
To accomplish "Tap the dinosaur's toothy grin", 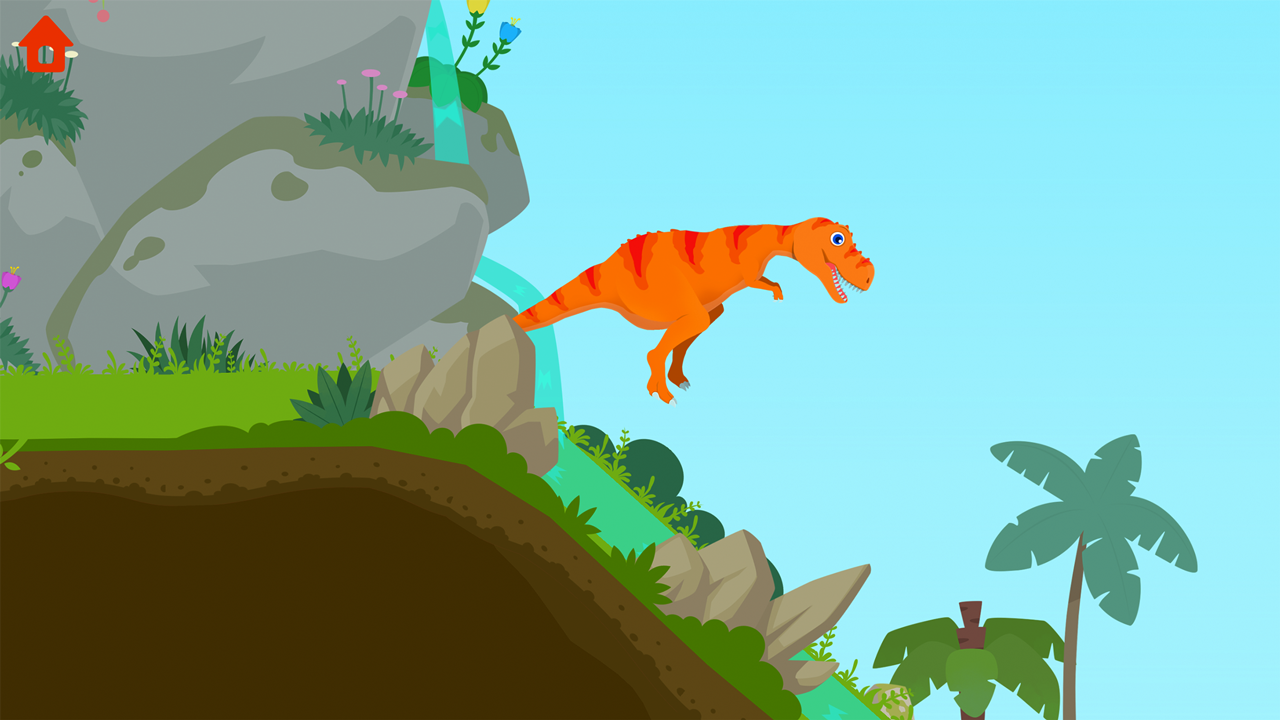I will 845,280.
